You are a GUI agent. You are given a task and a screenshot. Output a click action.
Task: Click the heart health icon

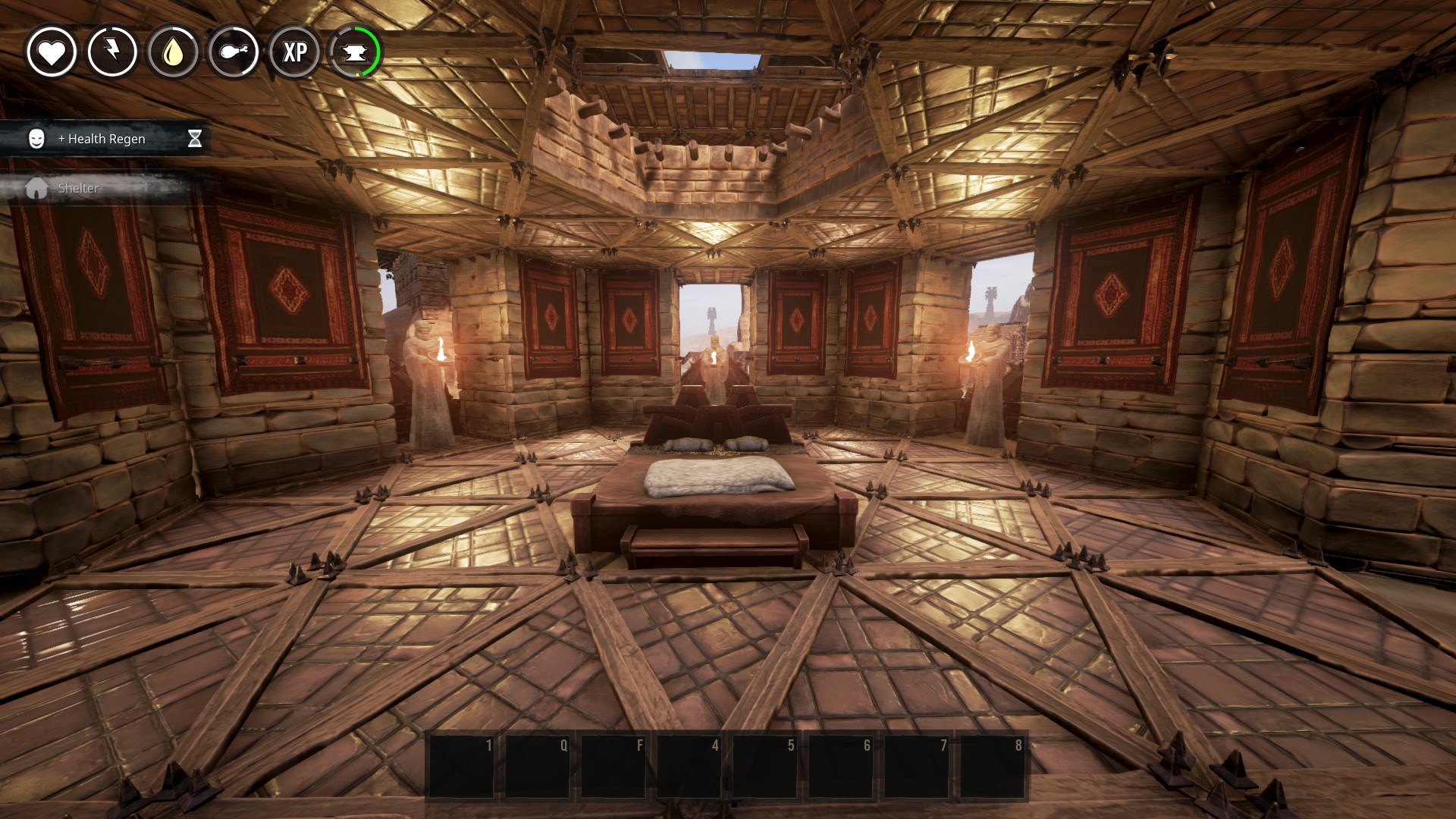coord(52,52)
